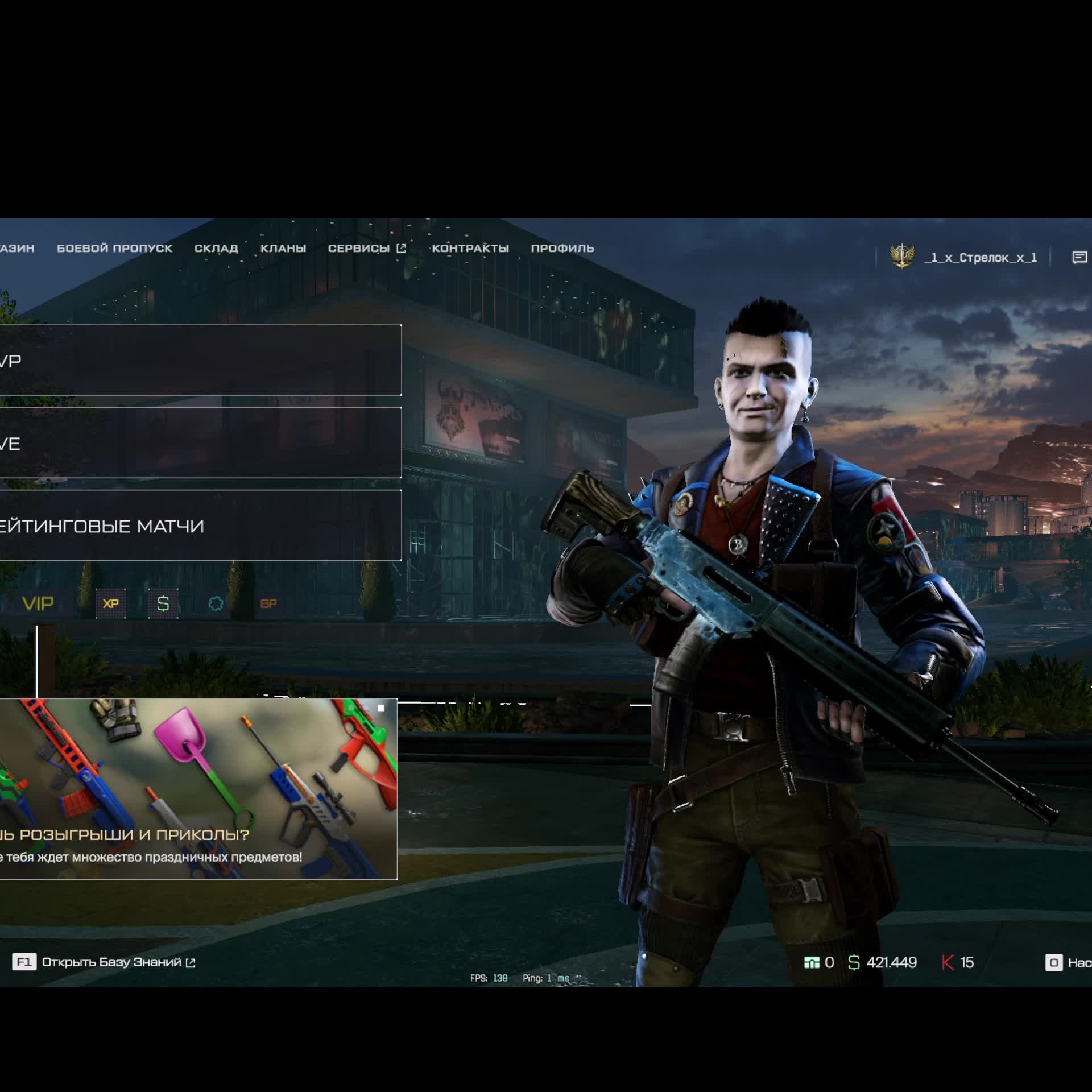Click the VIP booster icon
Image resolution: width=1092 pixels, height=1092 pixels.
(x=38, y=603)
